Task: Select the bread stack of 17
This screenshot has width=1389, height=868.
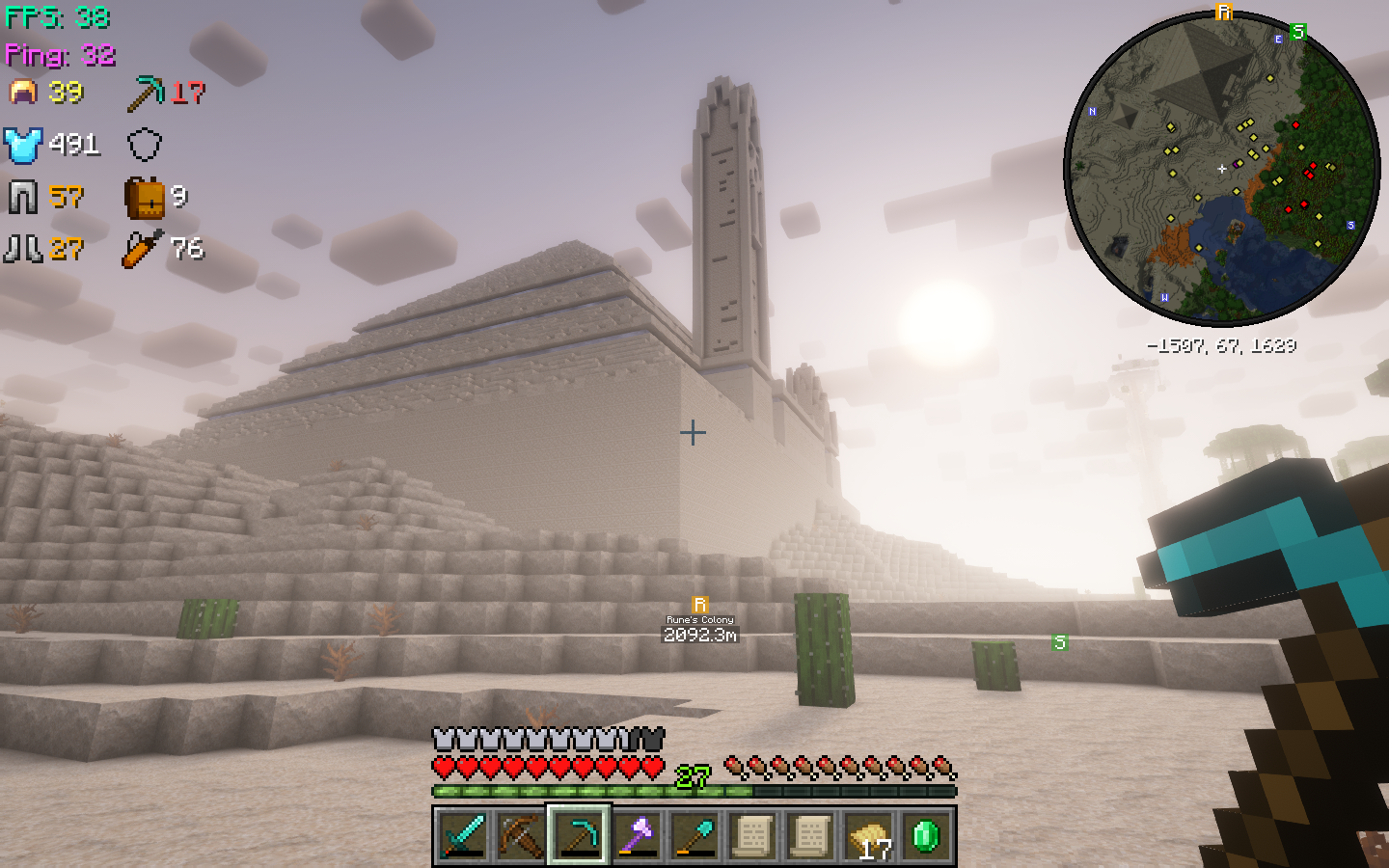Action: point(868,837)
